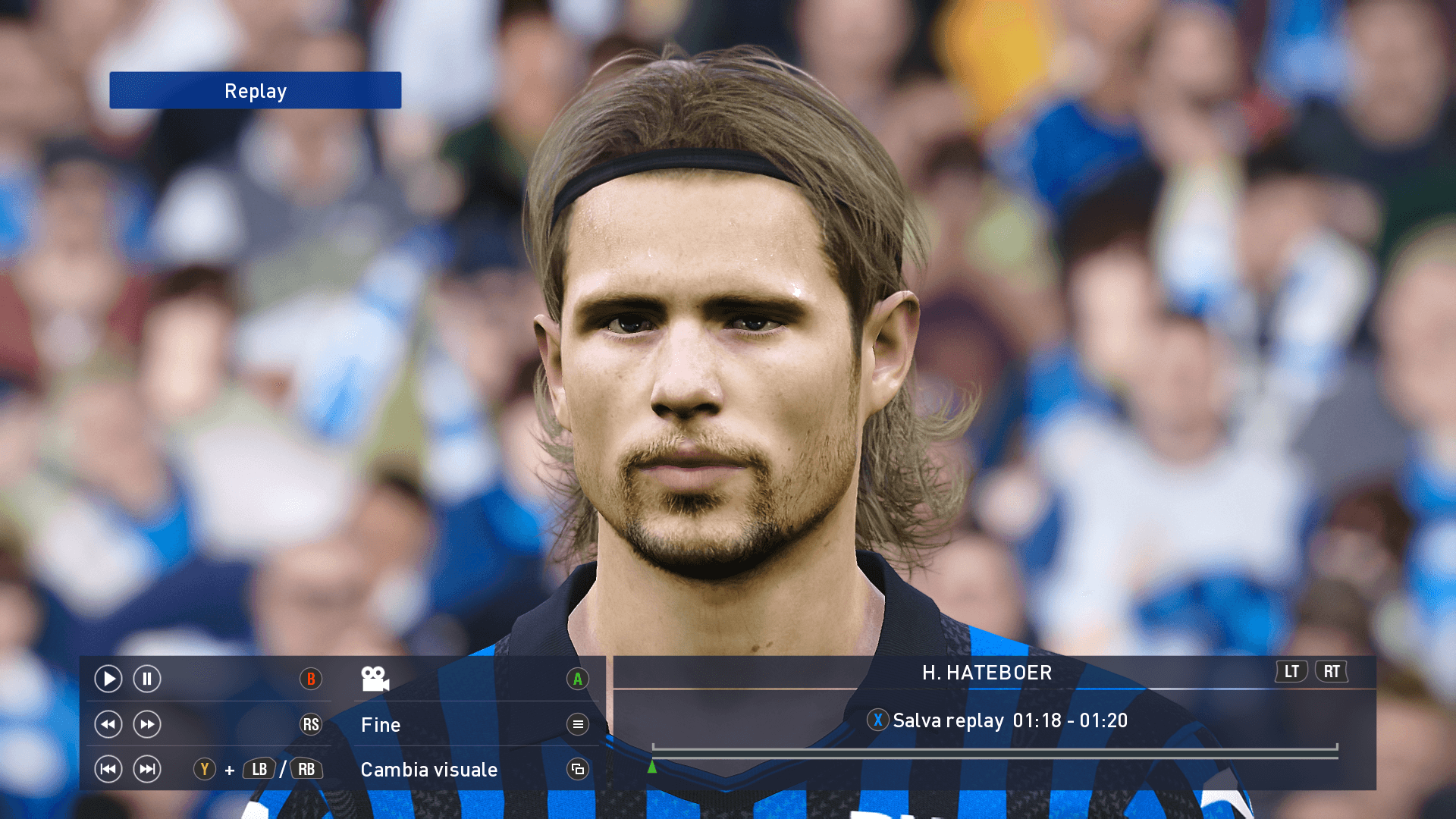Click Salva replay to save clip
Screen dimensions: 1456x819
tap(948, 720)
